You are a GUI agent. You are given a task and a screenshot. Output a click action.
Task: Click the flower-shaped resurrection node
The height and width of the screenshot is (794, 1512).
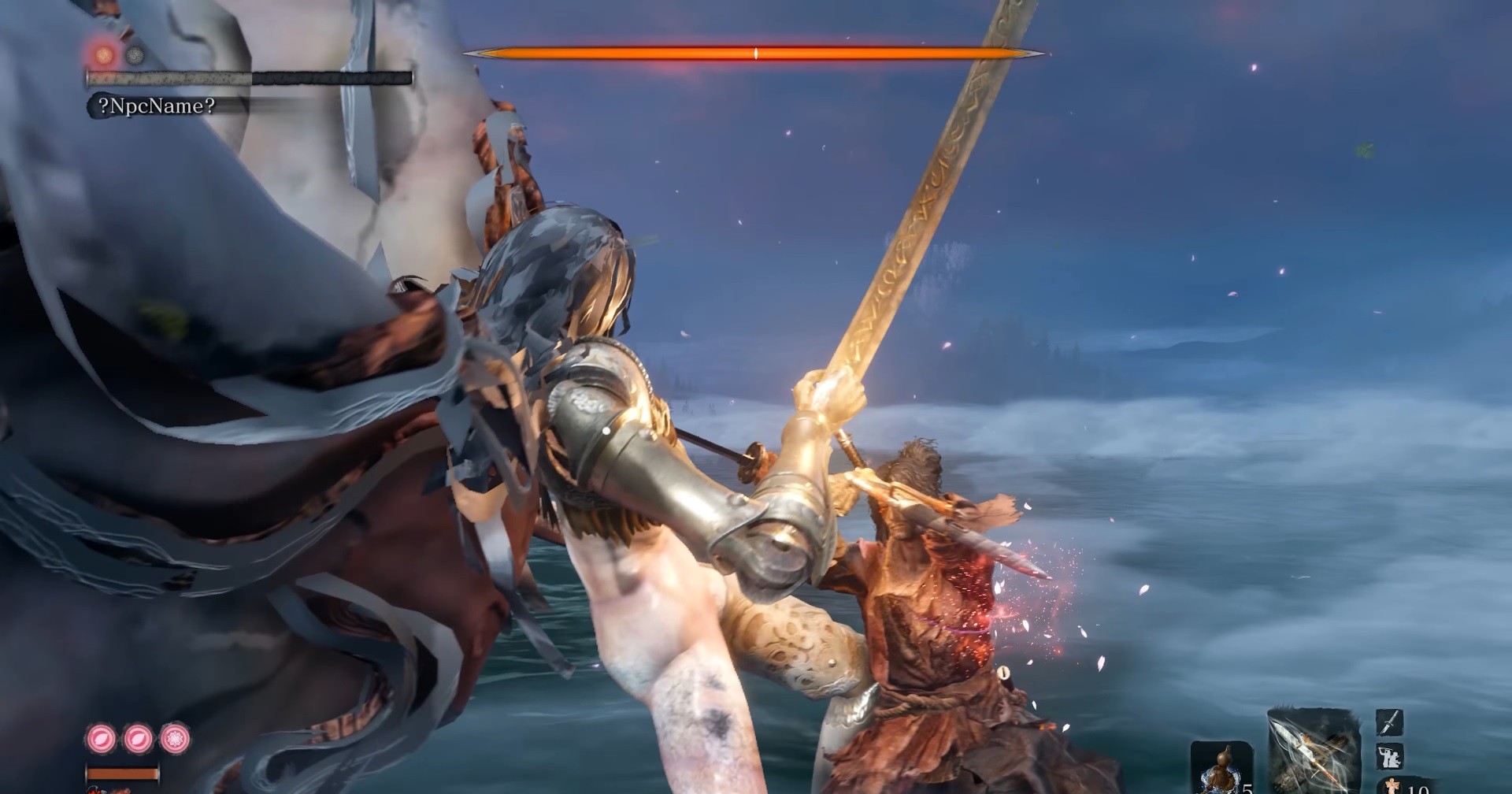click(x=175, y=739)
